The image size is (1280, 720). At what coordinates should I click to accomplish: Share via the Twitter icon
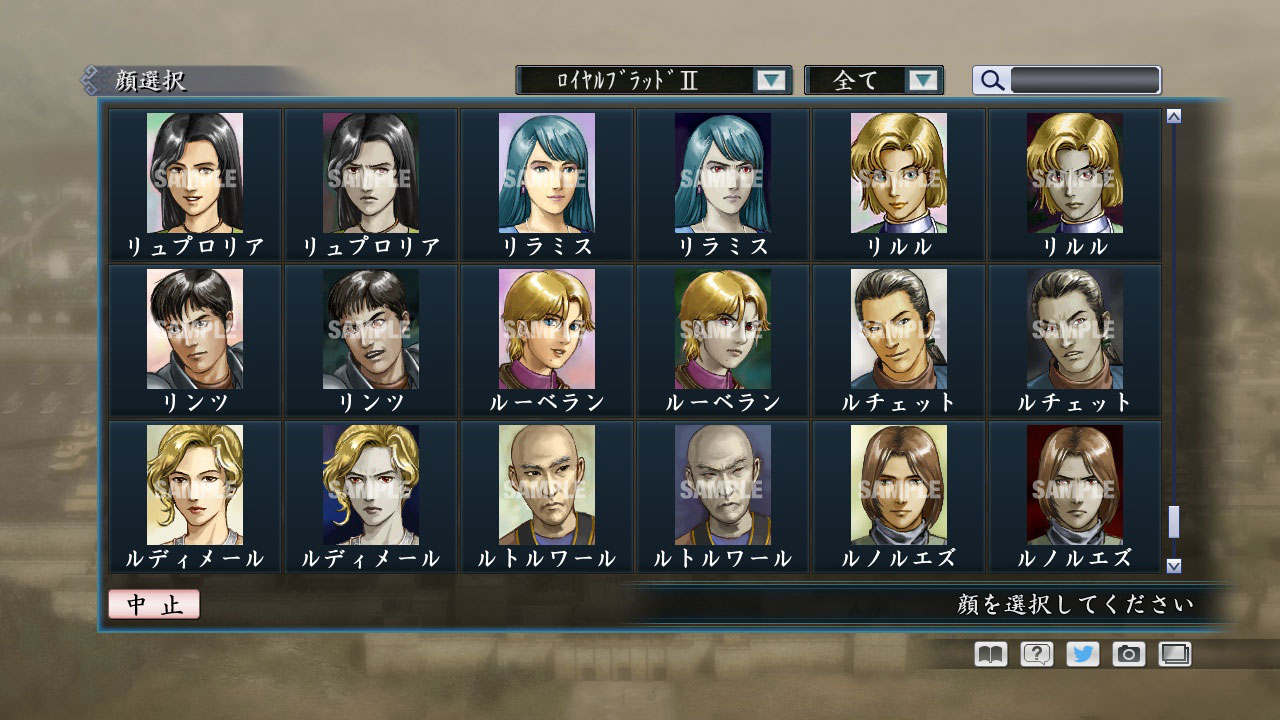[x=1083, y=654]
